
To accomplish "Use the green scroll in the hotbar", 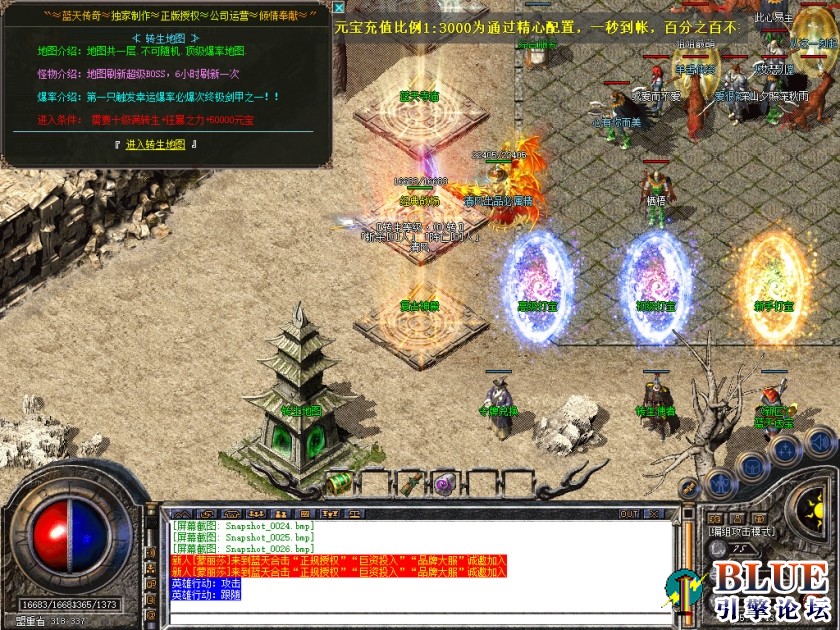I will click(x=341, y=482).
